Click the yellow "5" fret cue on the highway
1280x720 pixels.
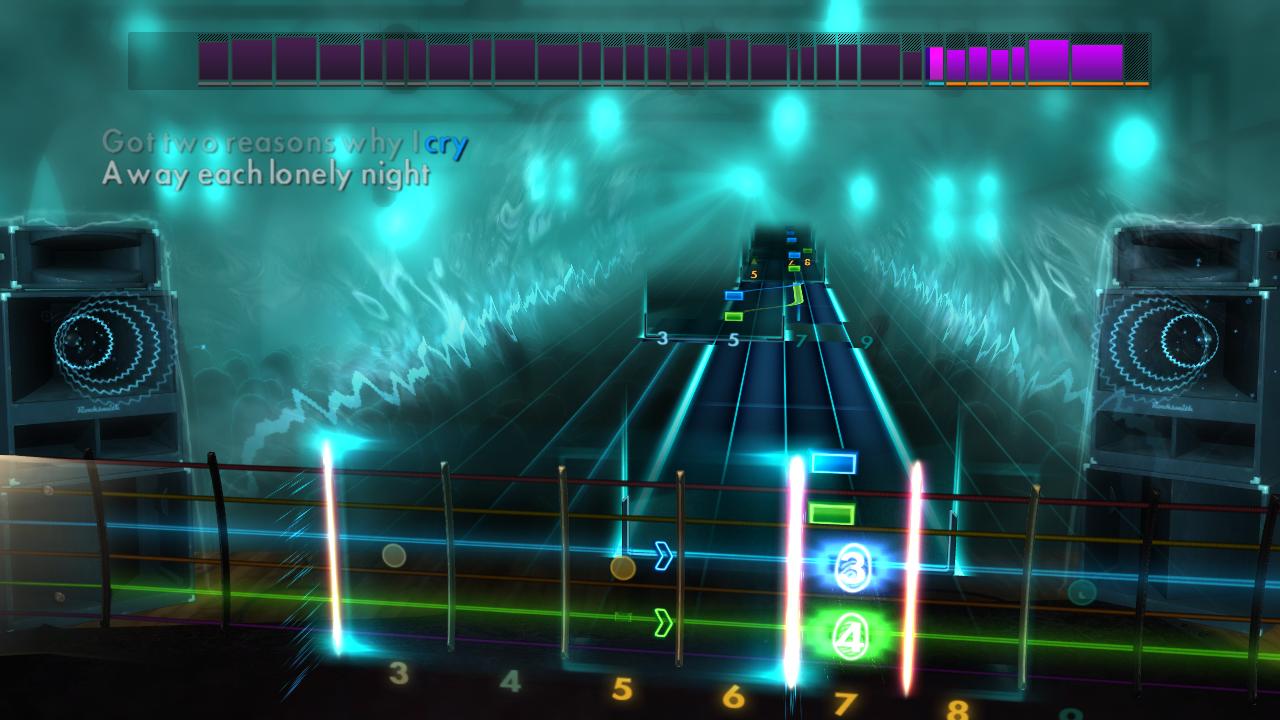pos(754,274)
